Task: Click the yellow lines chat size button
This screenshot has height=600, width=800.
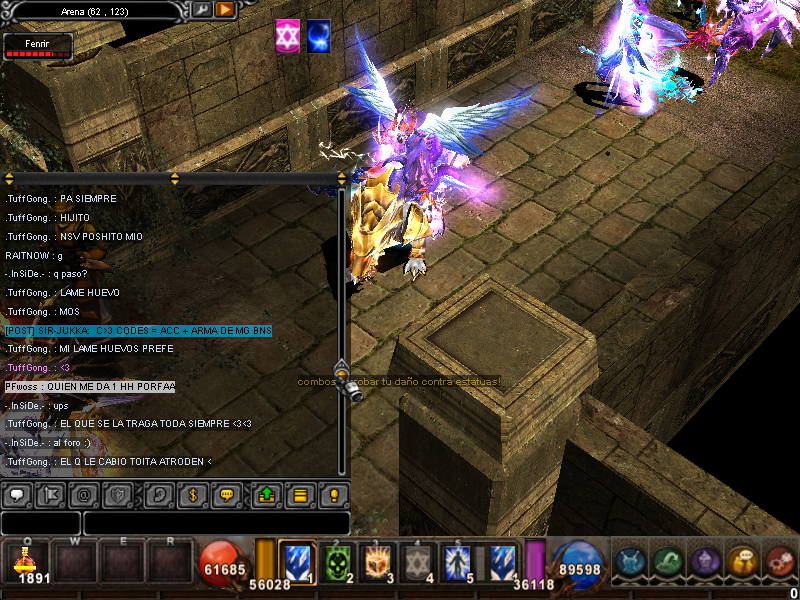Action: [x=299, y=494]
